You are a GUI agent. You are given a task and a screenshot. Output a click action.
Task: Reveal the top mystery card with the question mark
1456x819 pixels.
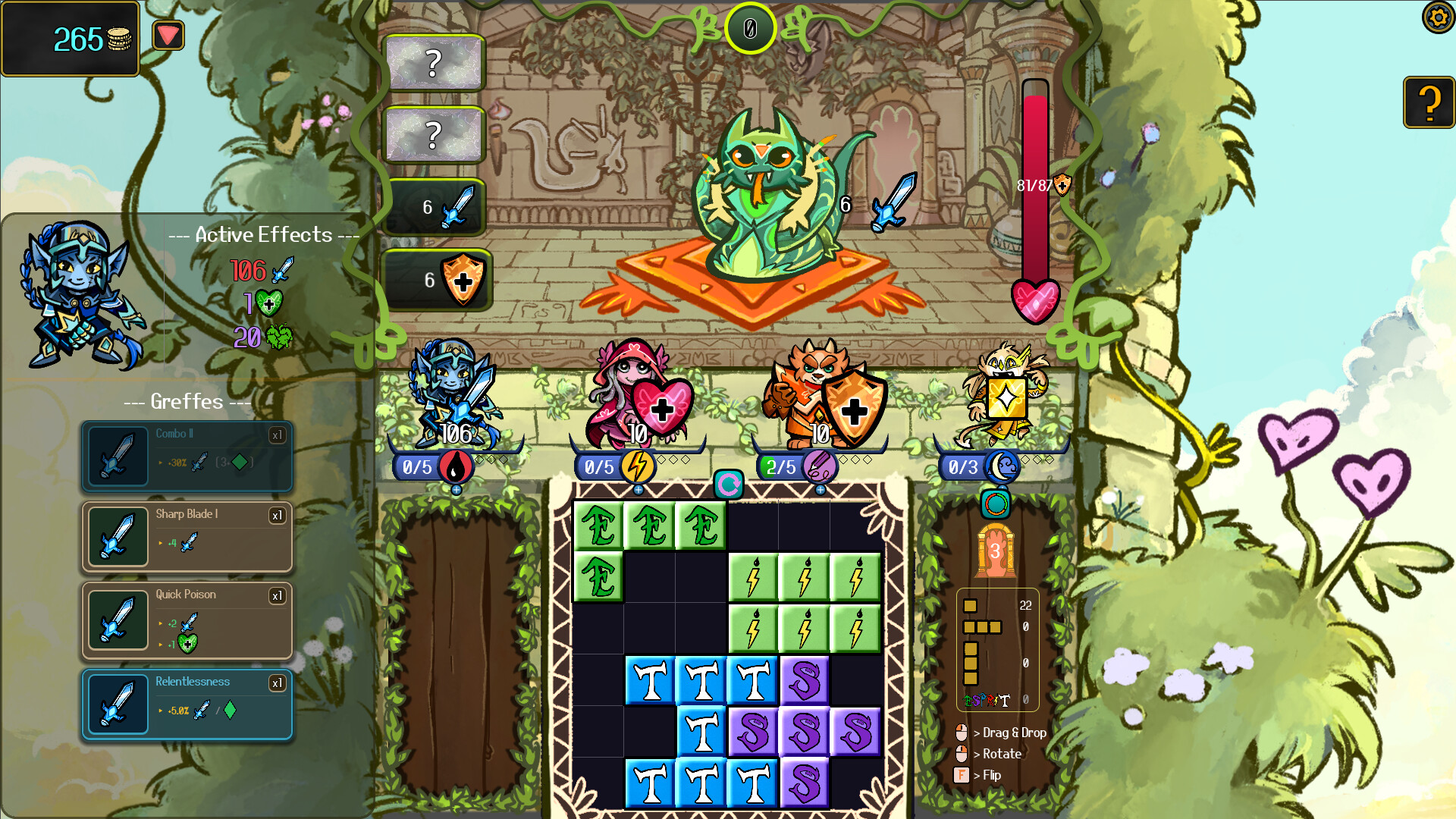435,64
